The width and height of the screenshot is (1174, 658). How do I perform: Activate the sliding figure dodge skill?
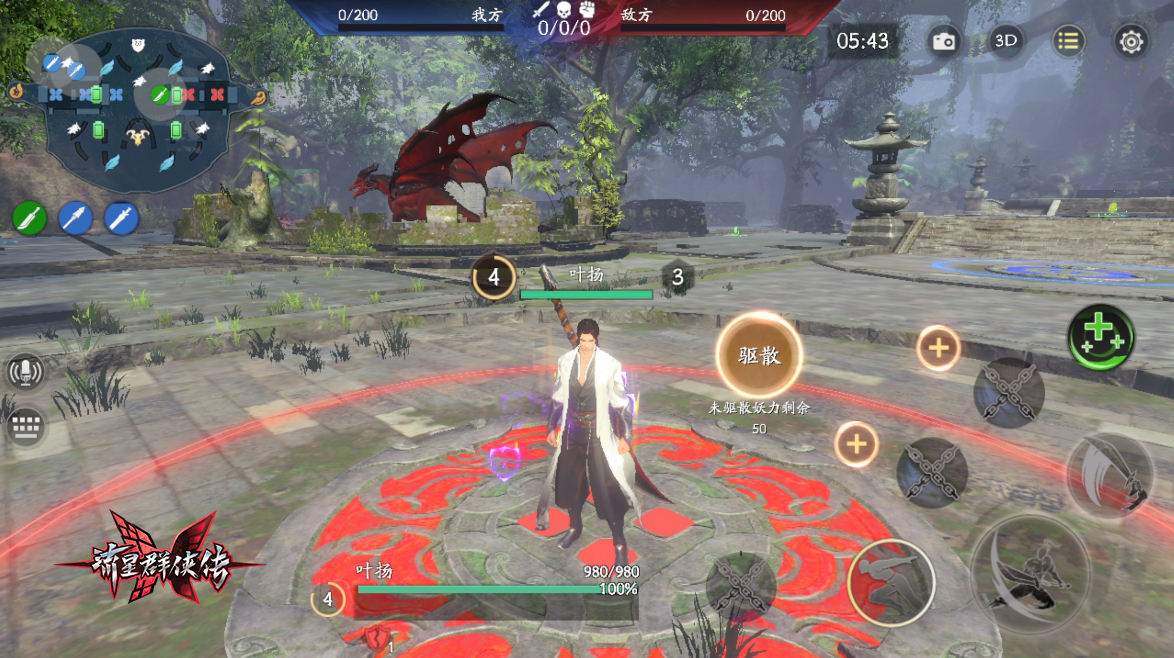pyautogui.click(x=890, y=584)
